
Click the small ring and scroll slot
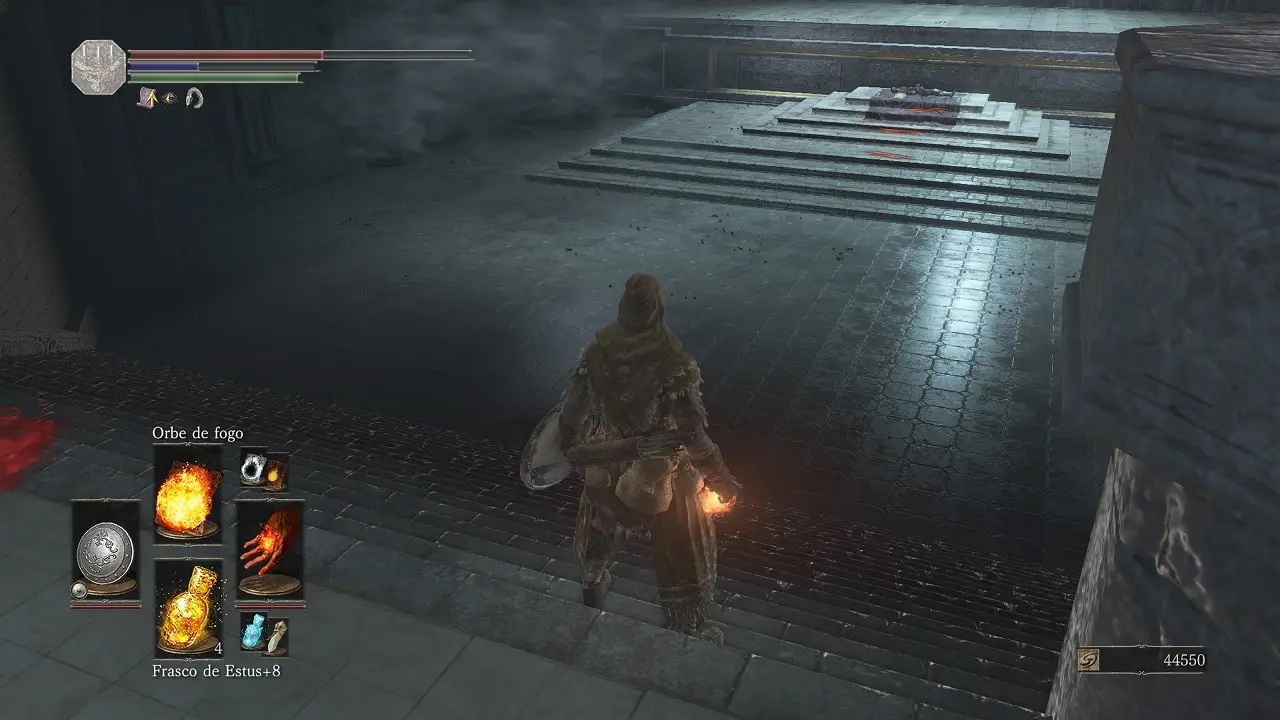(264, 470)
